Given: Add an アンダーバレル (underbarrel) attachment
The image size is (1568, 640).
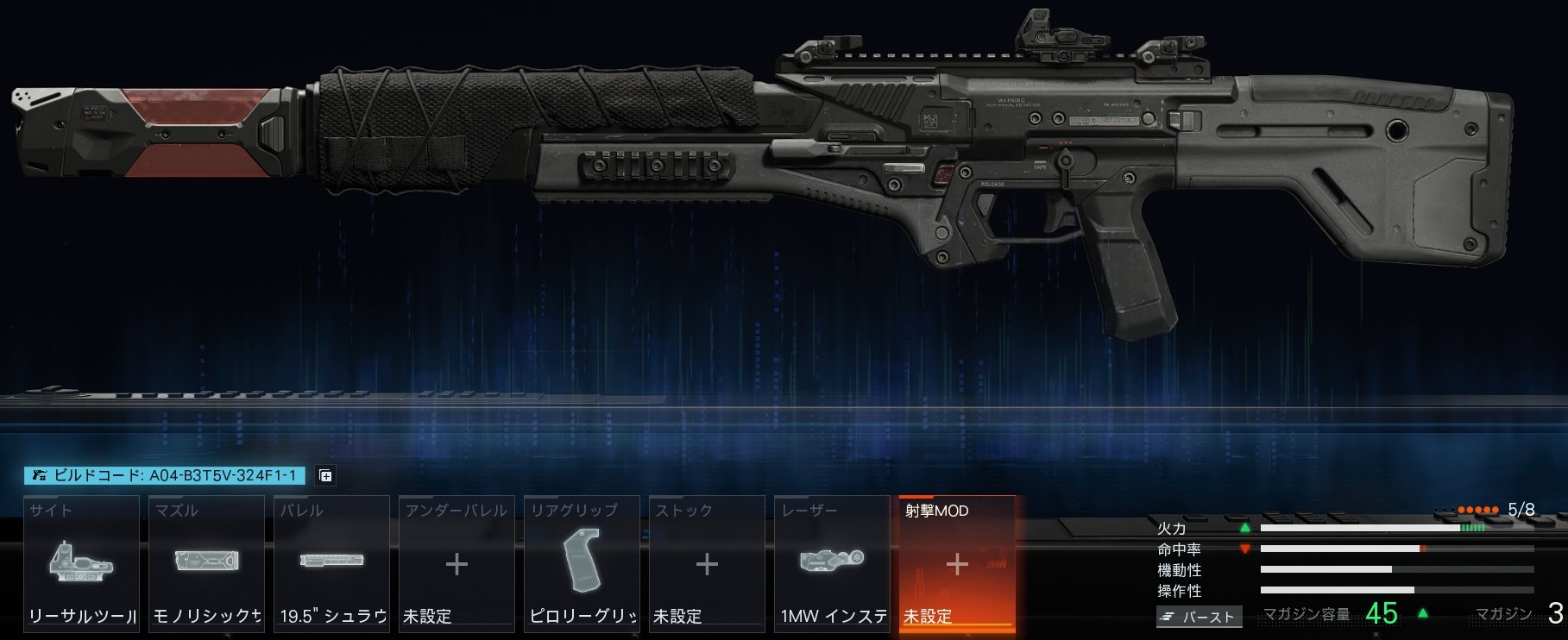Looking at the screenshot, I should [x=457, y=564].
